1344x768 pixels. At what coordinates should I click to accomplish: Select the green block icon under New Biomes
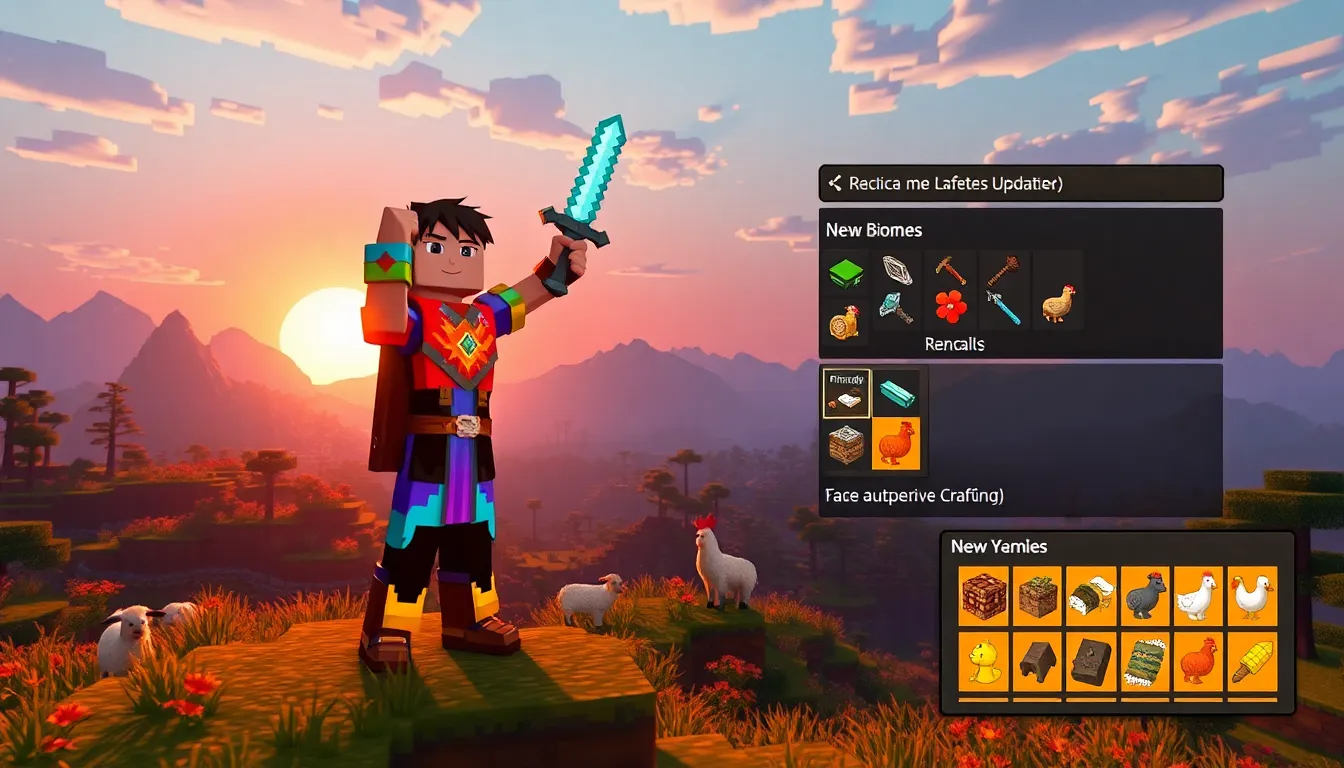tap(845, 272)
